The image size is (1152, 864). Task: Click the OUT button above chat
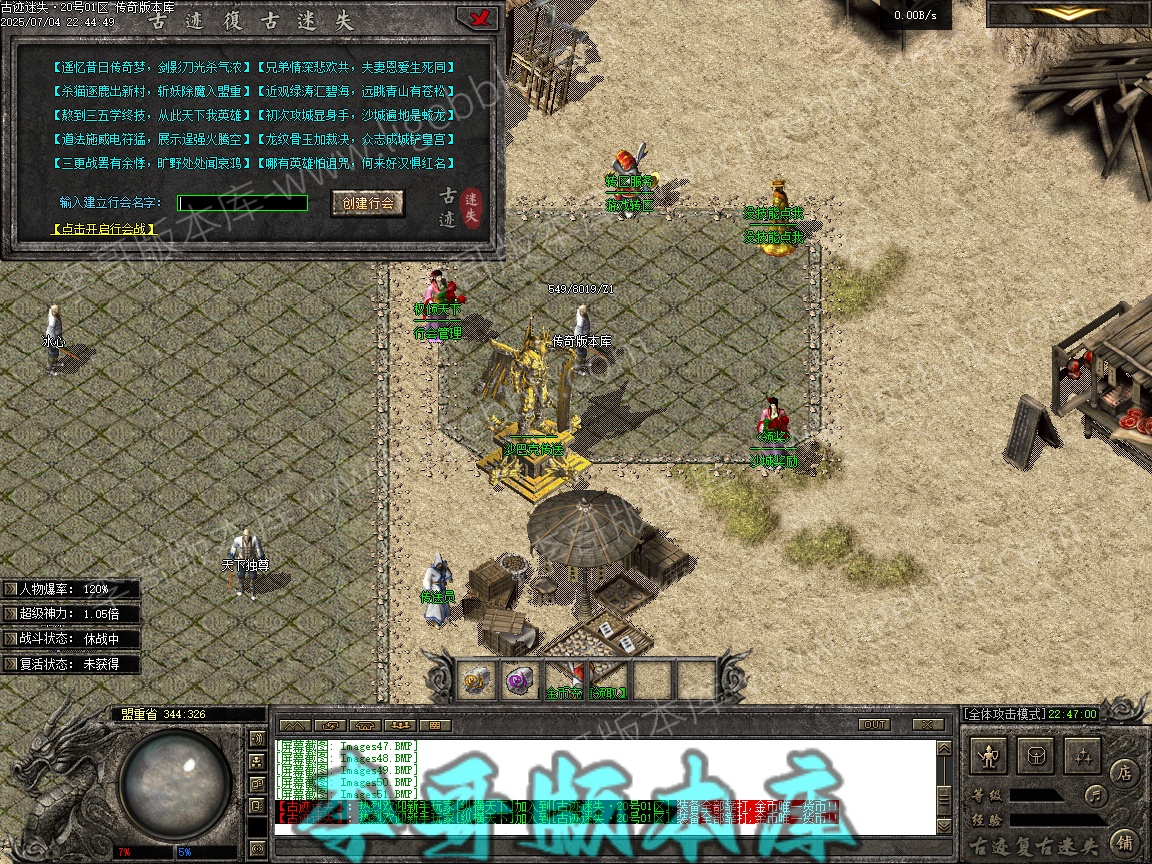pos(874,724)
